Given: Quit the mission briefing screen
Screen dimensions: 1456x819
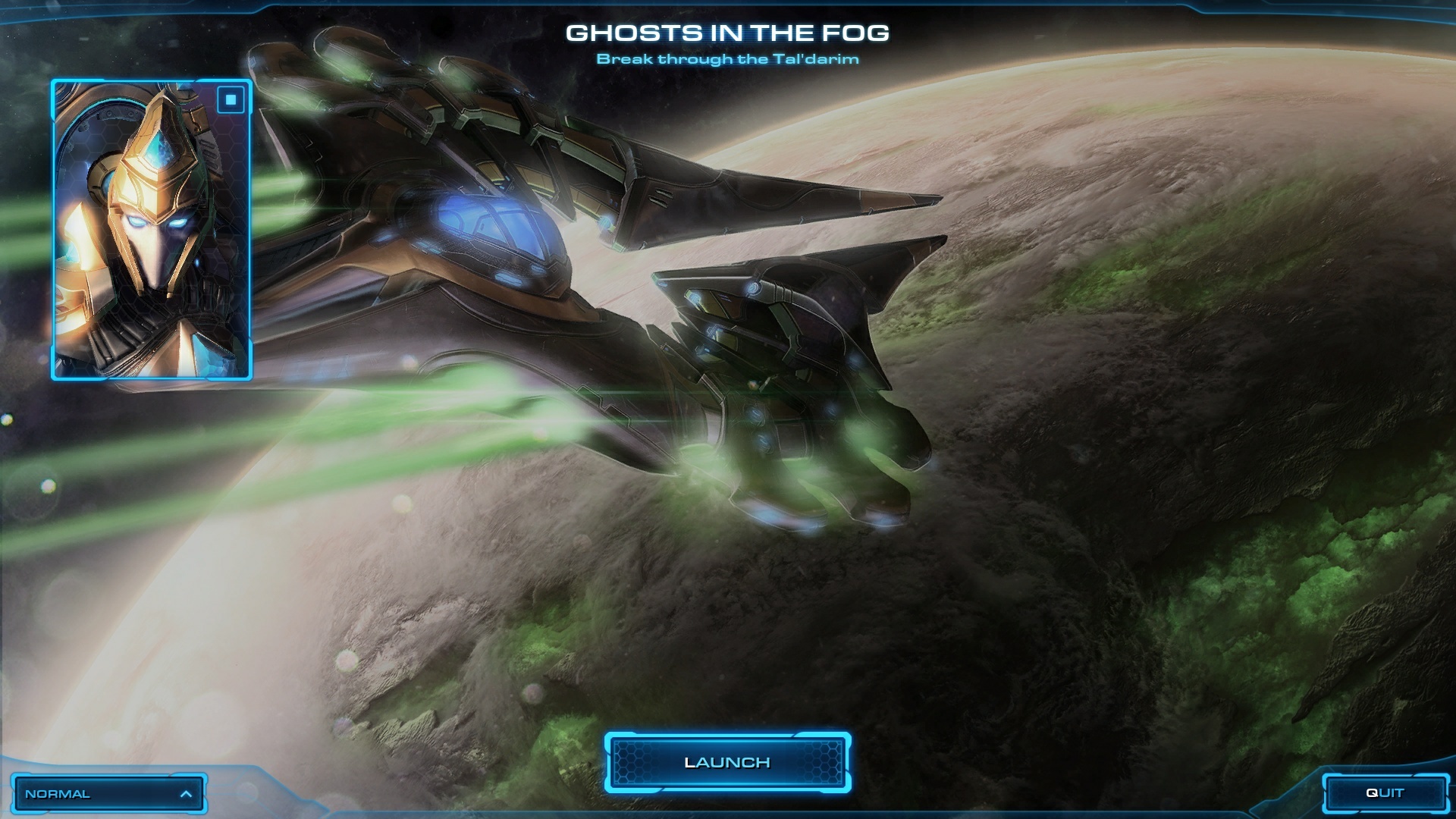Looking at the screenshot, I should click(x=1385, y=792).
